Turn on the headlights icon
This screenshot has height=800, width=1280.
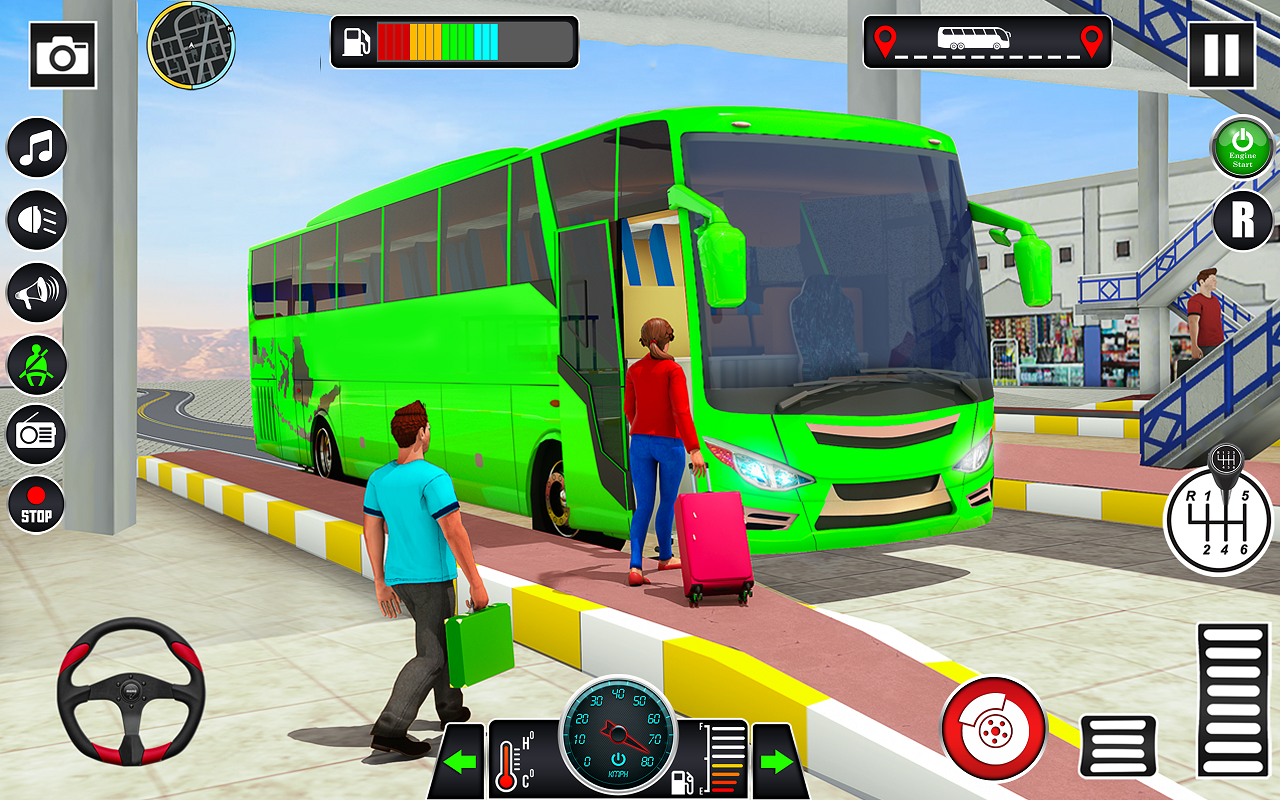(36, 219)
